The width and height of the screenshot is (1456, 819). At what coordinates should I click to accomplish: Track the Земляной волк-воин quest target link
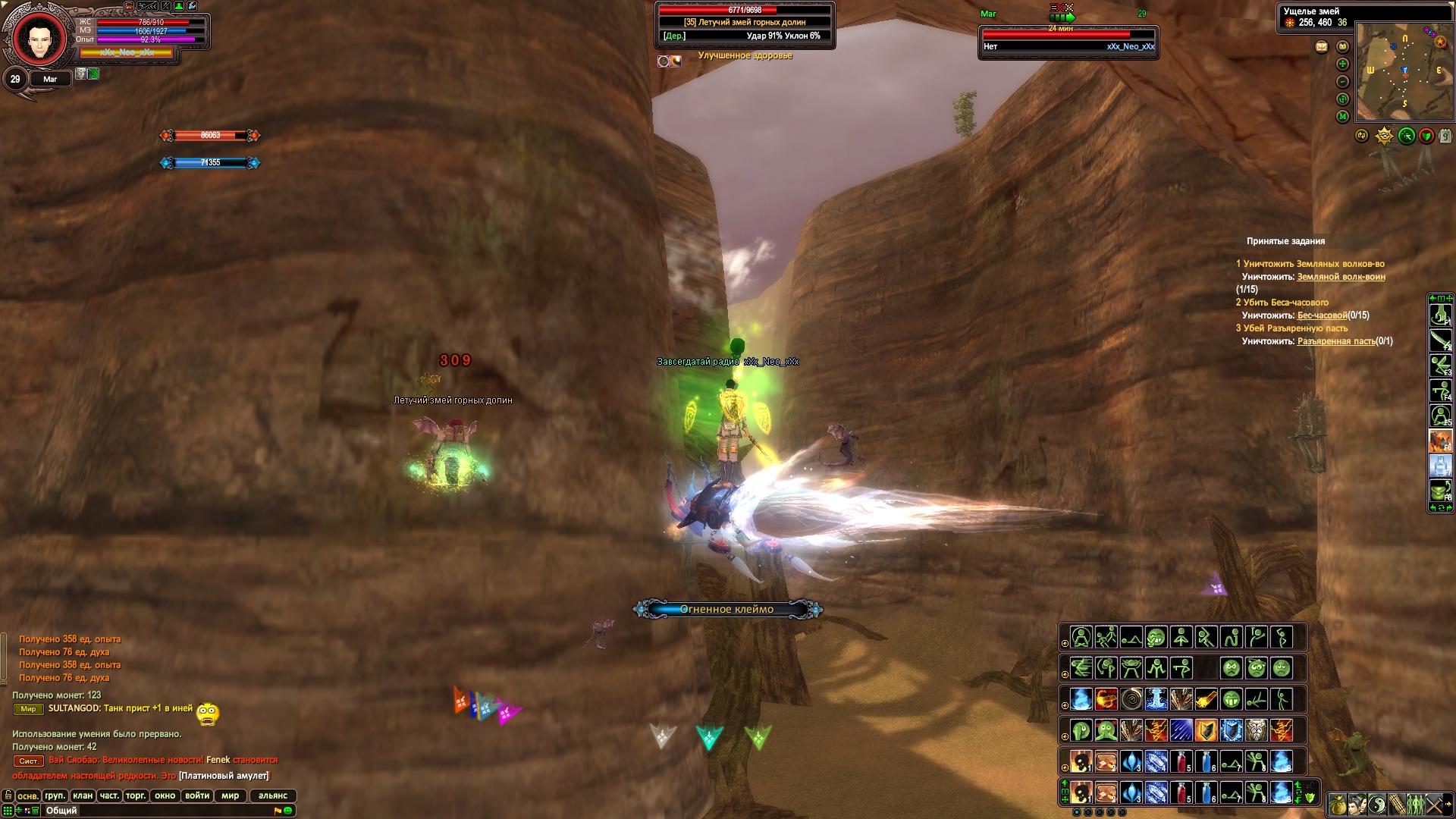(x=1341, y=277)
